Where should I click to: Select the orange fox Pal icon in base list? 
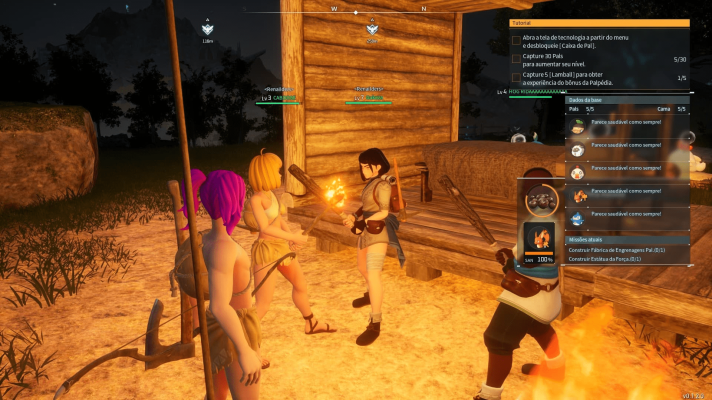(578, 195)
